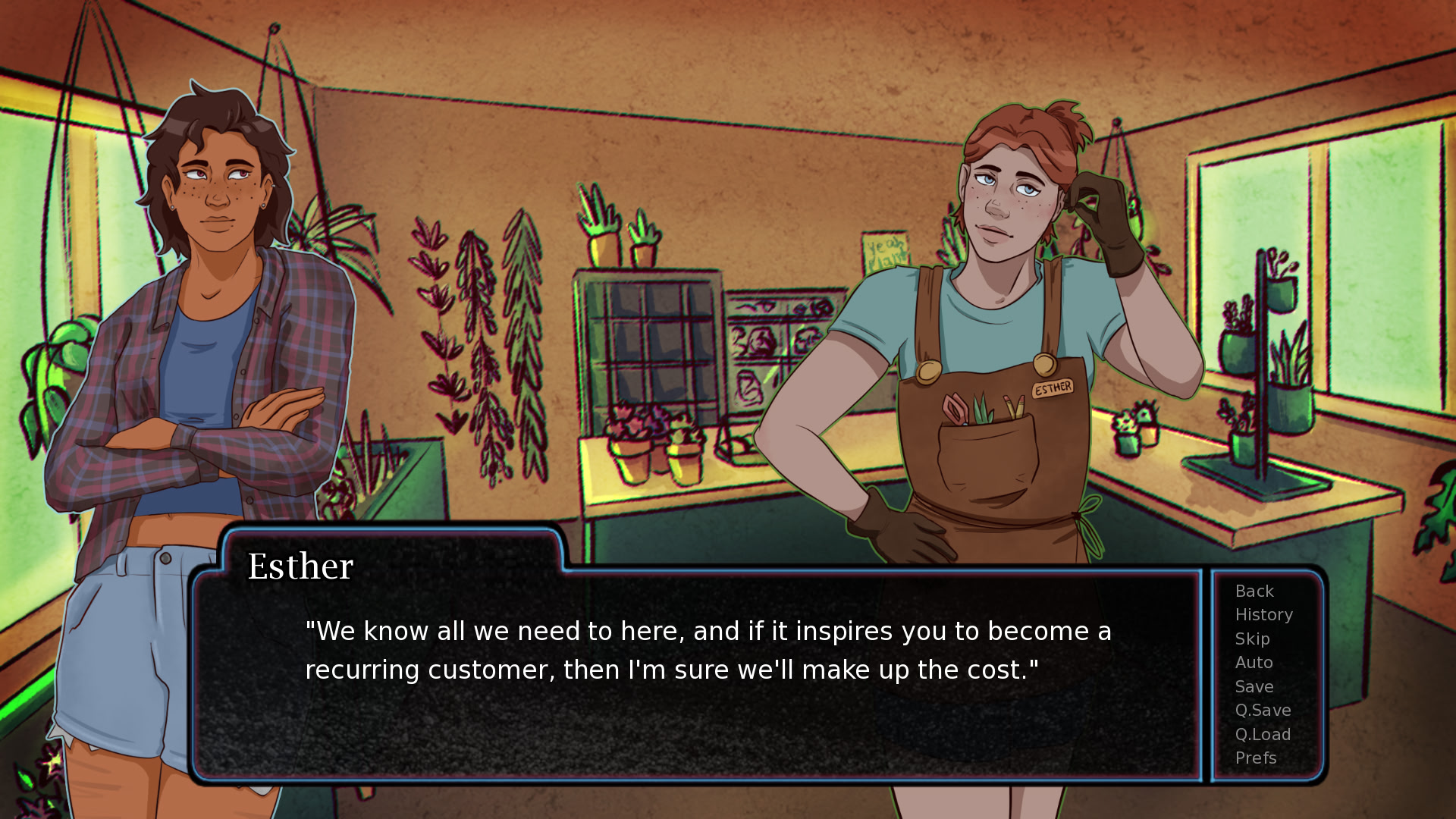Open Prefs settings

click(1256, 758)
